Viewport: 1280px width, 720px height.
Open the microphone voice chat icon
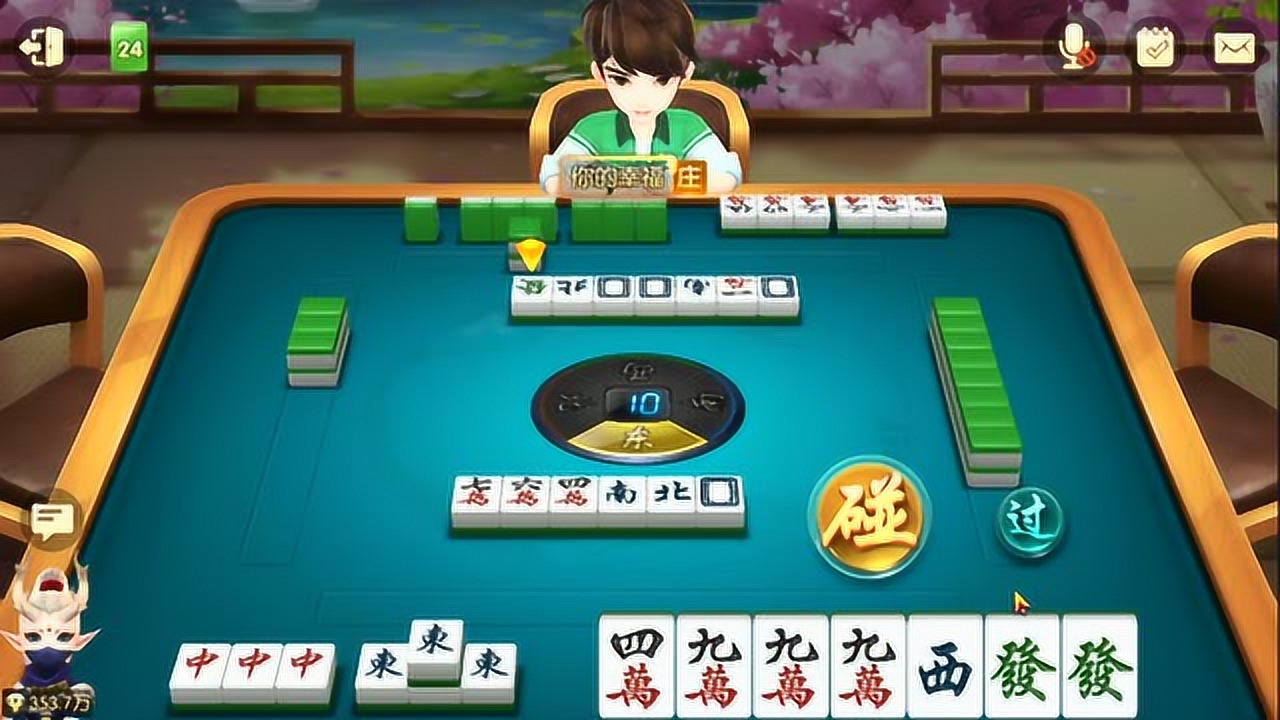point(1075,45)
